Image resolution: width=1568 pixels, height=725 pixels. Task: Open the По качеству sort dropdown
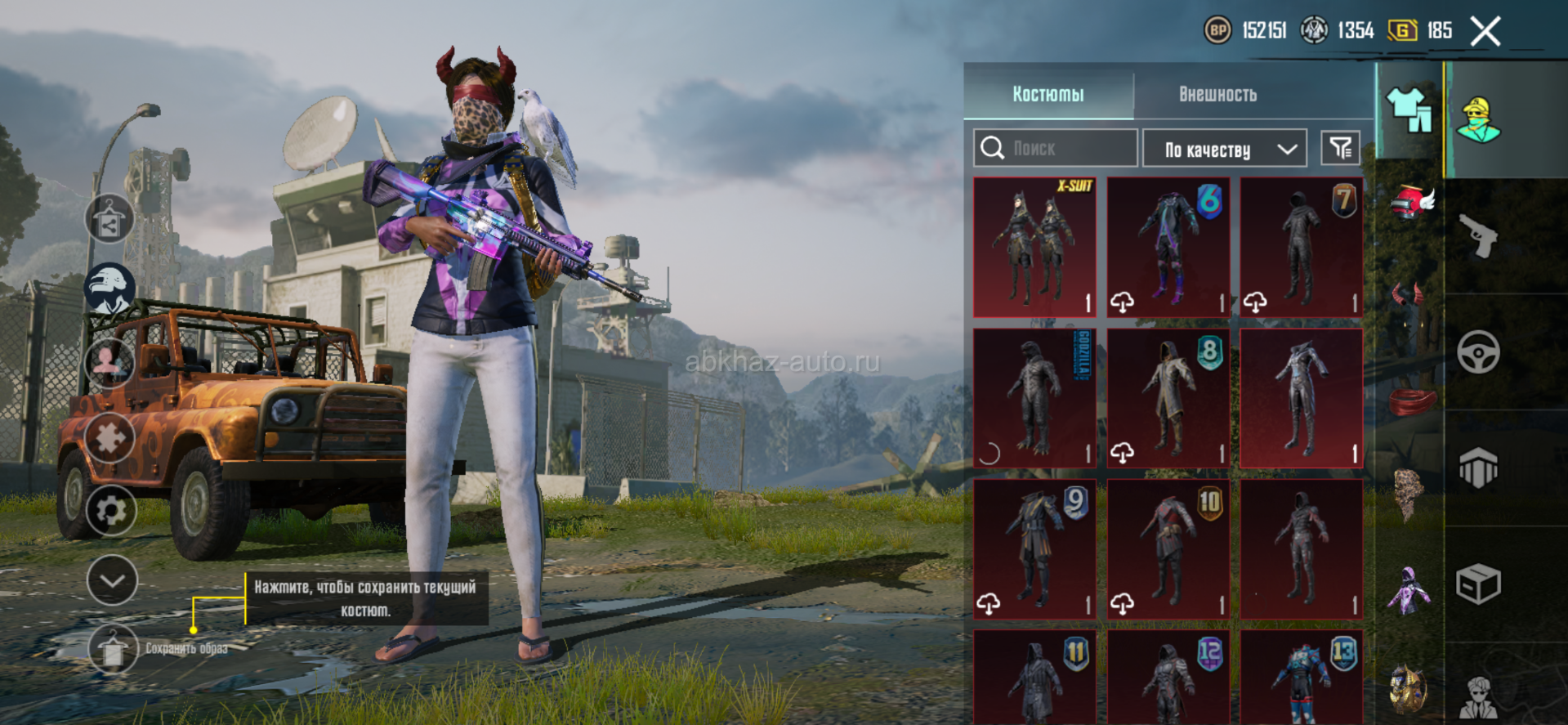[x=1224, y=149]
